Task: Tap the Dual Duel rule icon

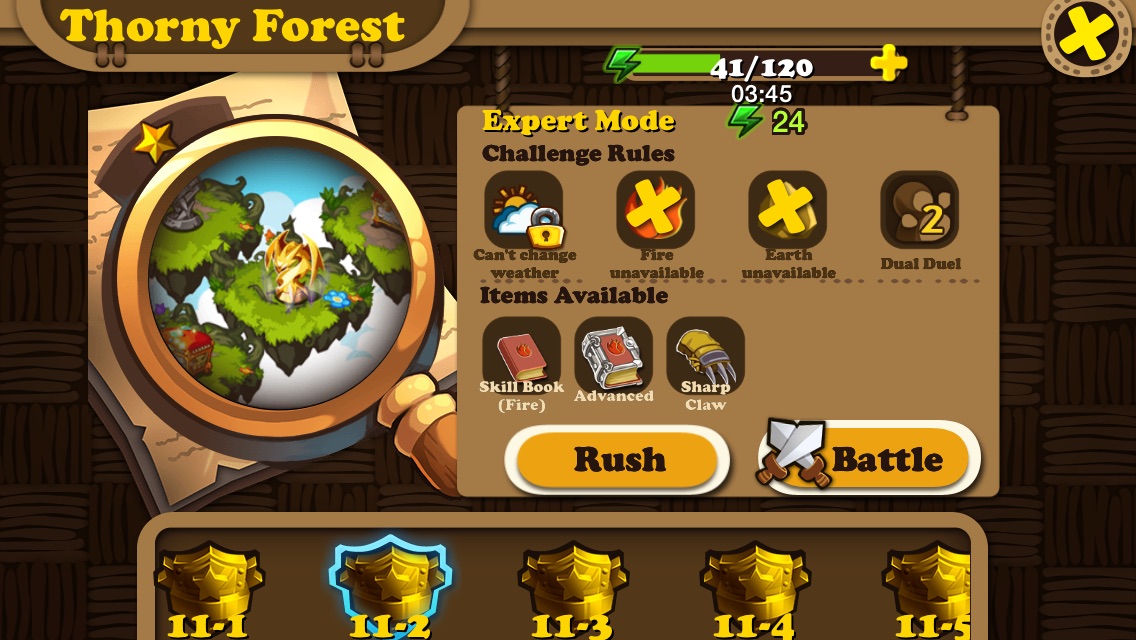Action: (920, 210)
